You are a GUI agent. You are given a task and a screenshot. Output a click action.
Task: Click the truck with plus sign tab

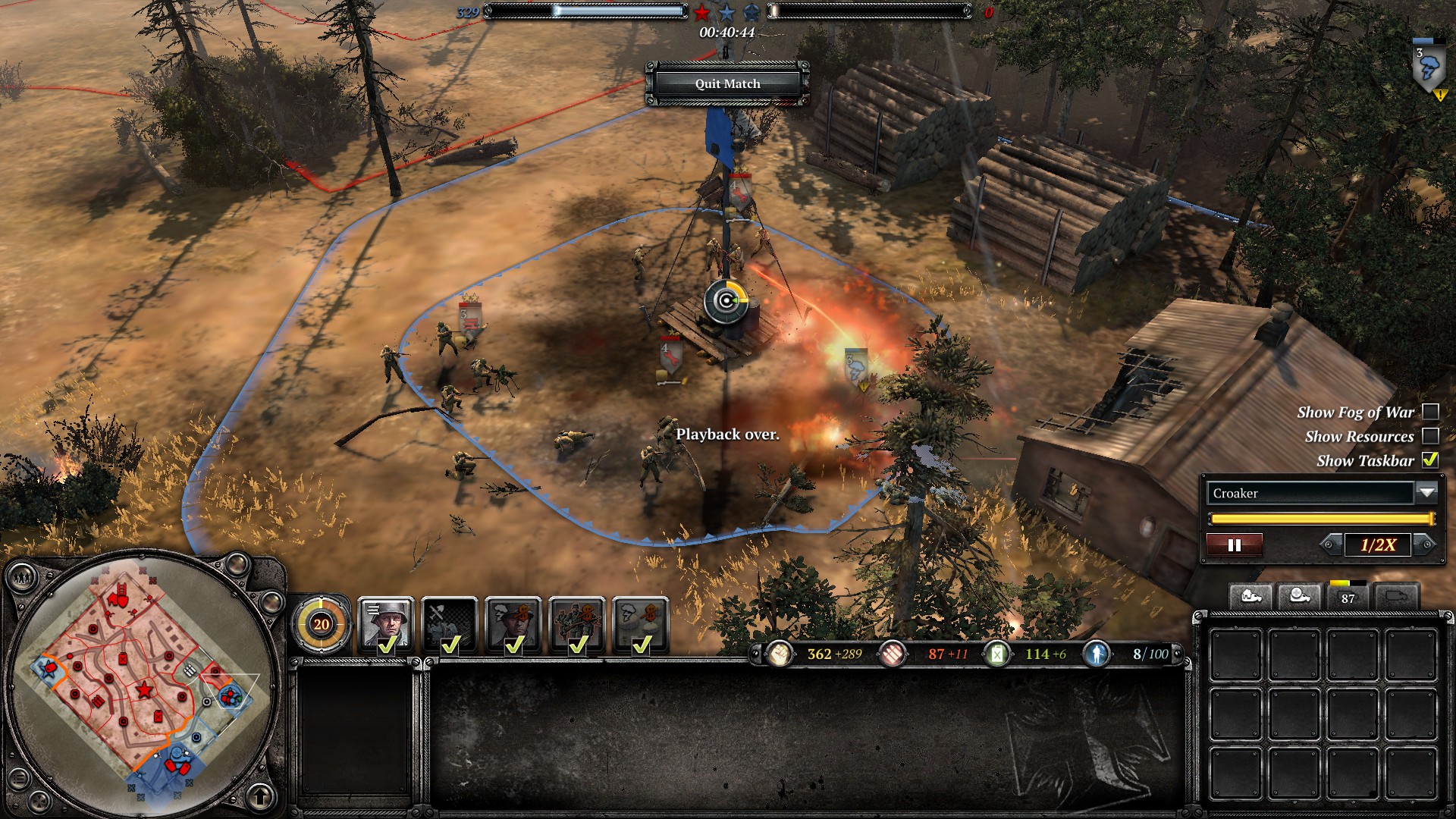click(x=1299, y=597)
